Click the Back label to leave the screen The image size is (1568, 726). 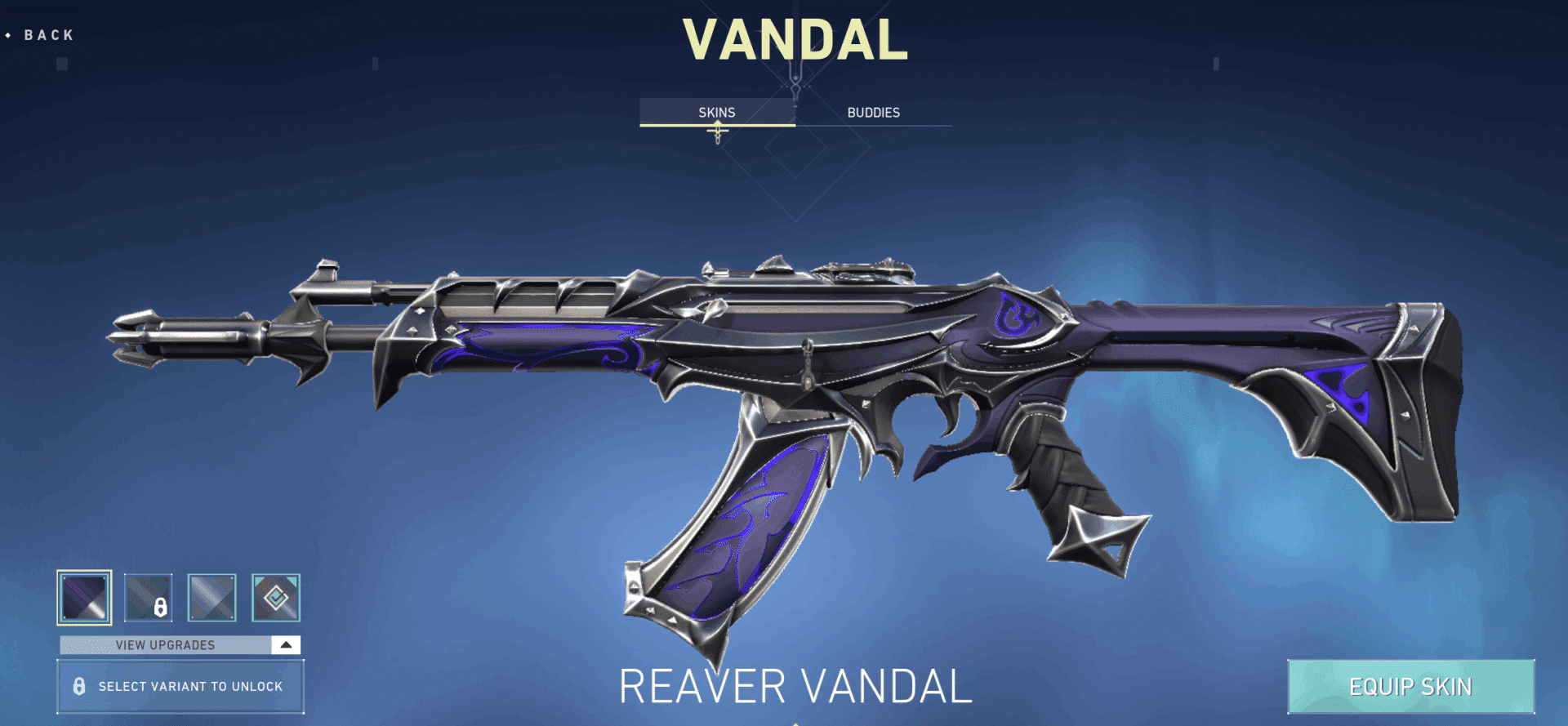[47, 35]
